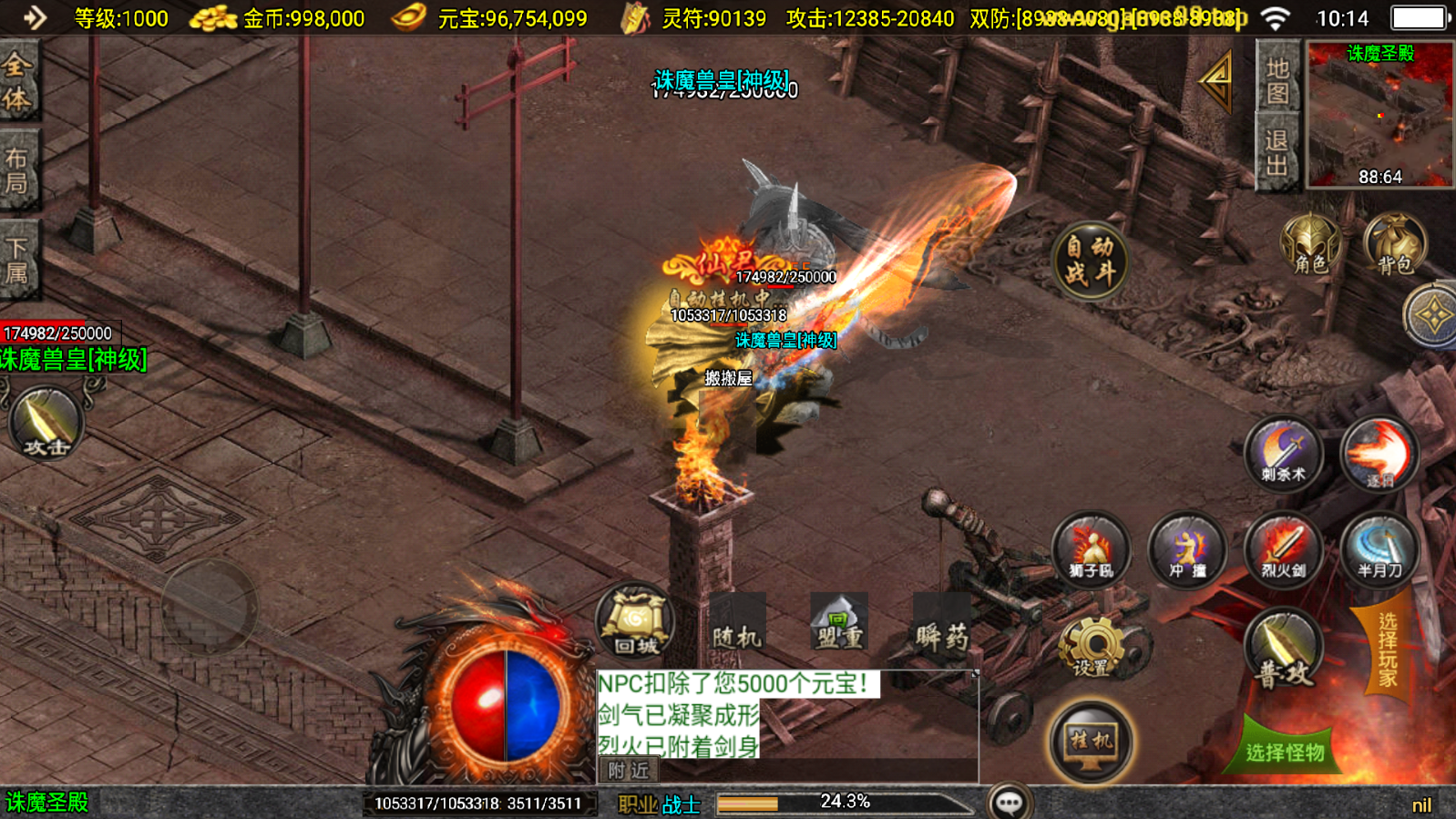Viewport: 1456px width, 819px height.
Task: Click the 诛魔圣殿 minimap
Action: pyautogui.click(x=1379, y=115)
